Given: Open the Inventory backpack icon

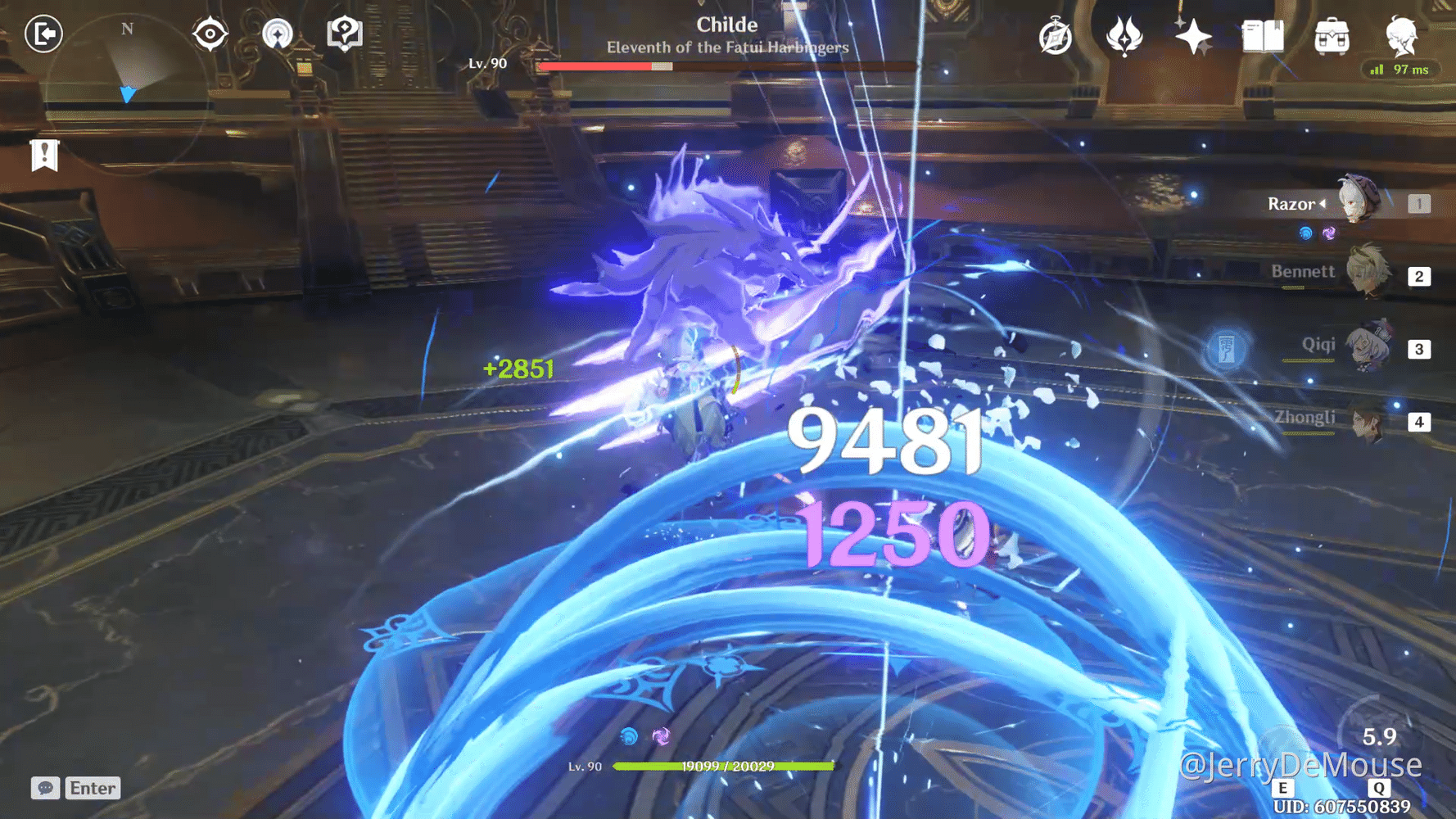Looking at the screenshot, I should (1333, 37).
